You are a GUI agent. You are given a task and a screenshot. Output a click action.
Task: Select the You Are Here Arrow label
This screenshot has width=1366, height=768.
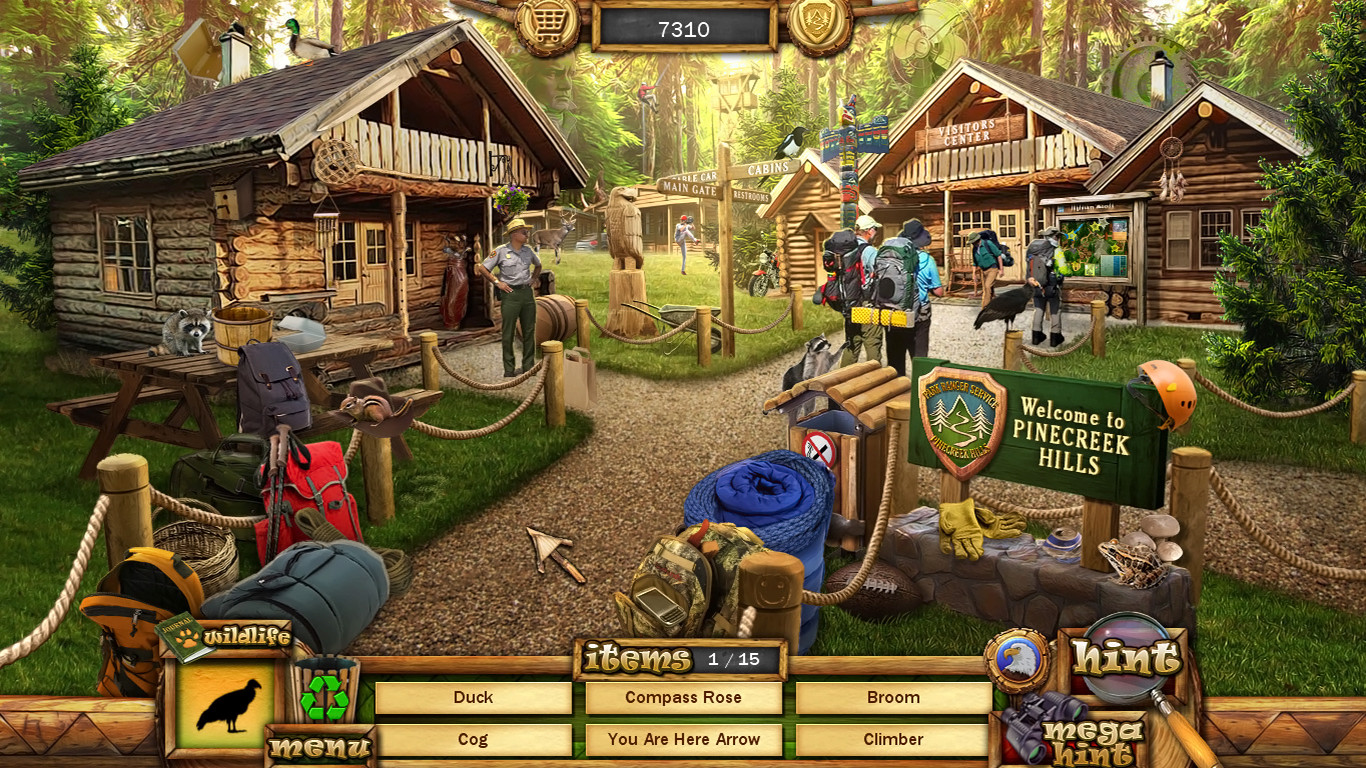[x=683, y=739]
